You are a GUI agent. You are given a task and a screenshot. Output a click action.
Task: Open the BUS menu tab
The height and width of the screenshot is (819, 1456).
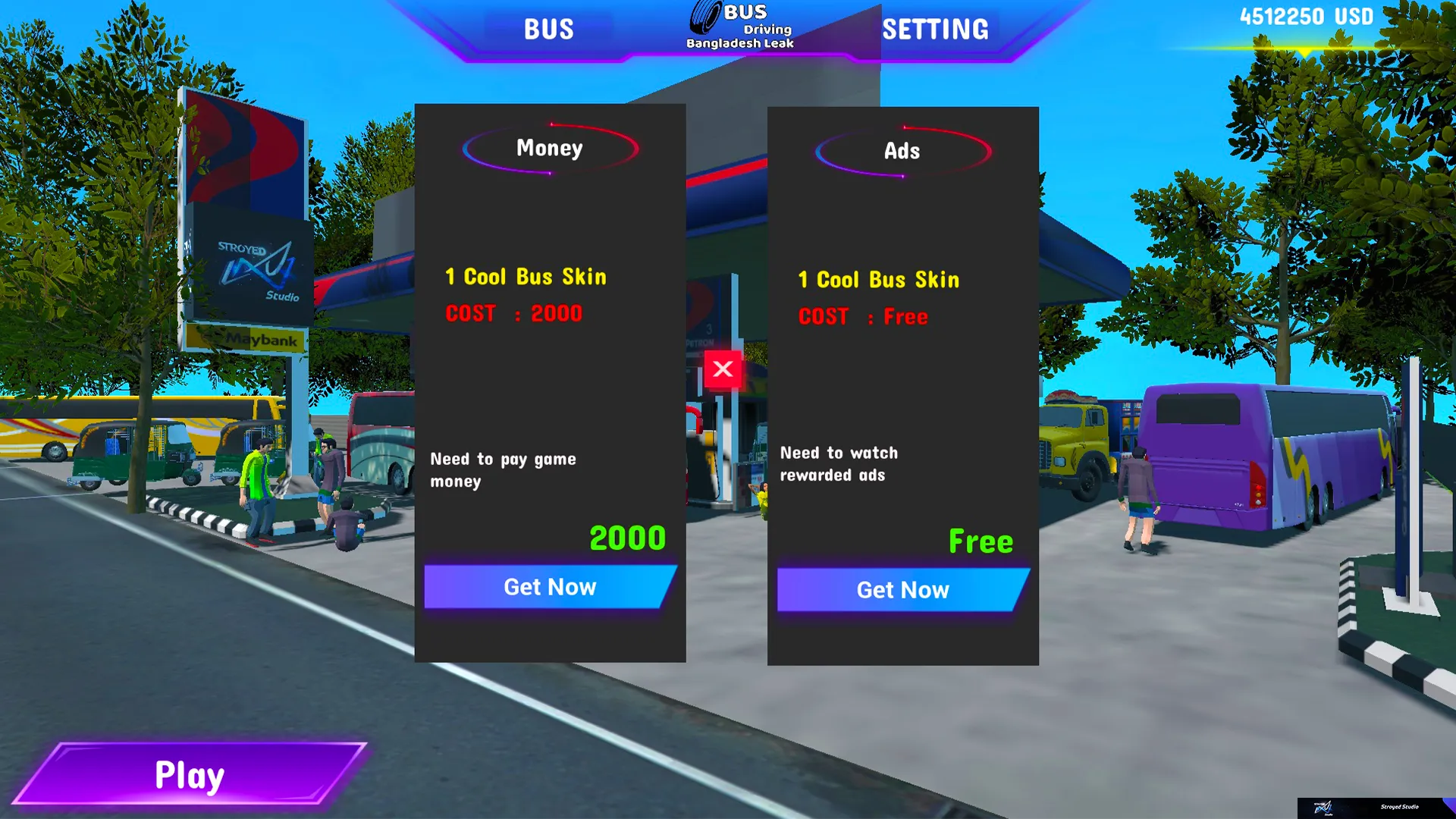click(x=549, y=30)
